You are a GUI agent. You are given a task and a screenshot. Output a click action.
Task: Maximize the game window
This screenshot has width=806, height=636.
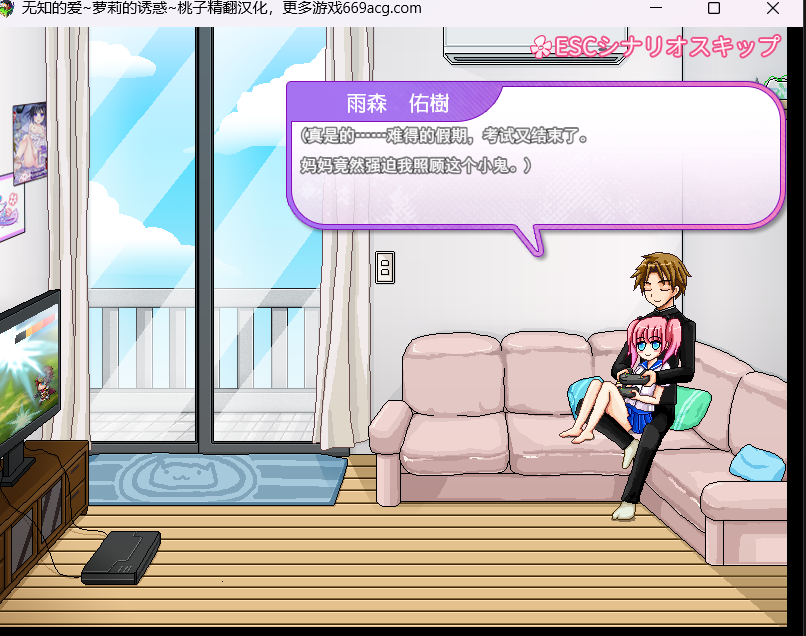[714, 8]
